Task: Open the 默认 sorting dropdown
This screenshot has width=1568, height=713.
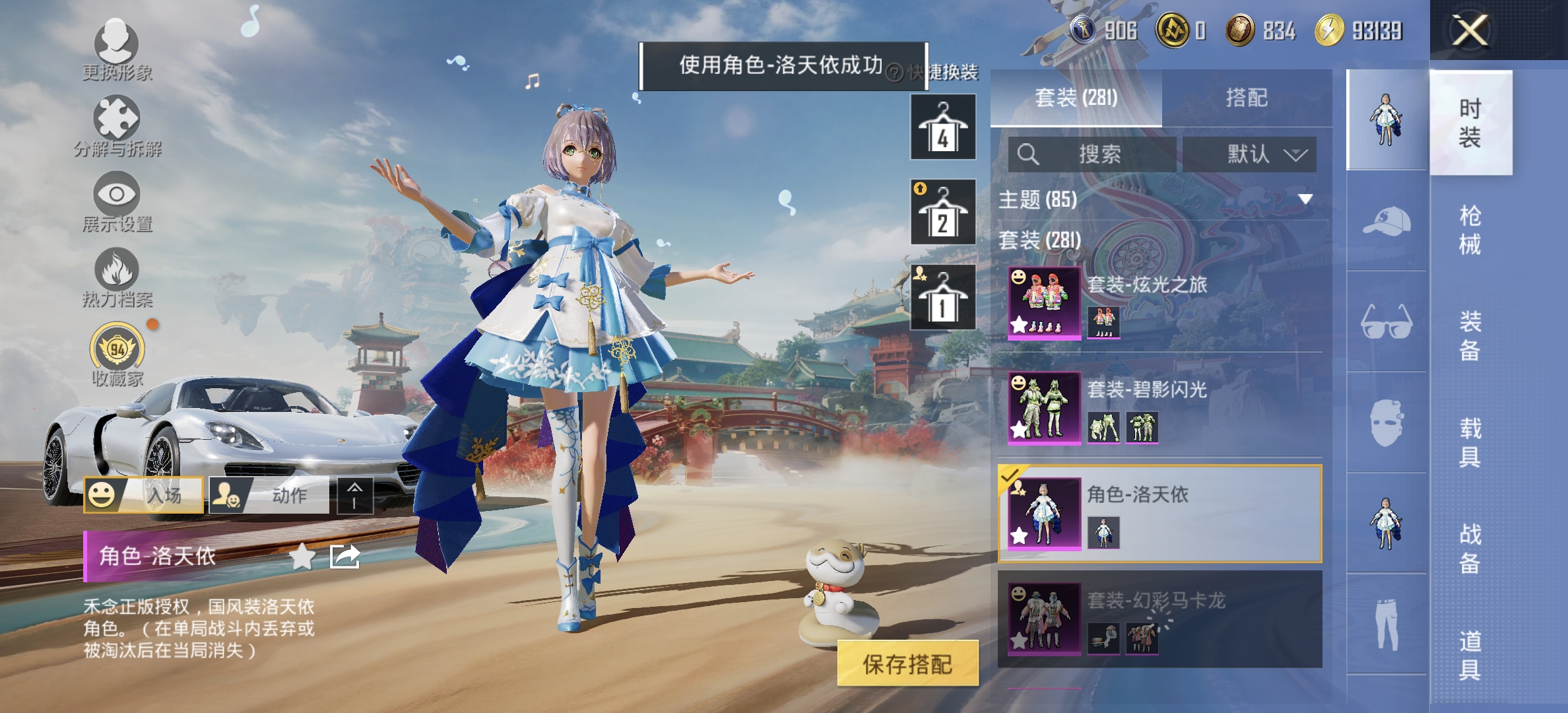Action: 1250,154
